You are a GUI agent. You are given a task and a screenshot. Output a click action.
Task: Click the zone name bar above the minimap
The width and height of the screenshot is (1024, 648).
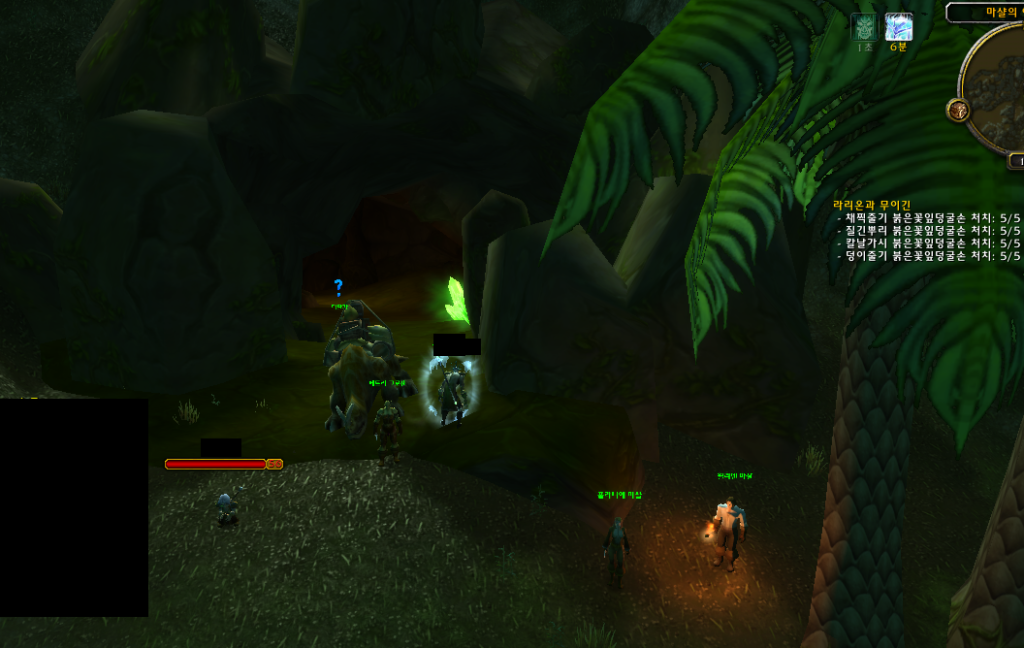[987, 12]
